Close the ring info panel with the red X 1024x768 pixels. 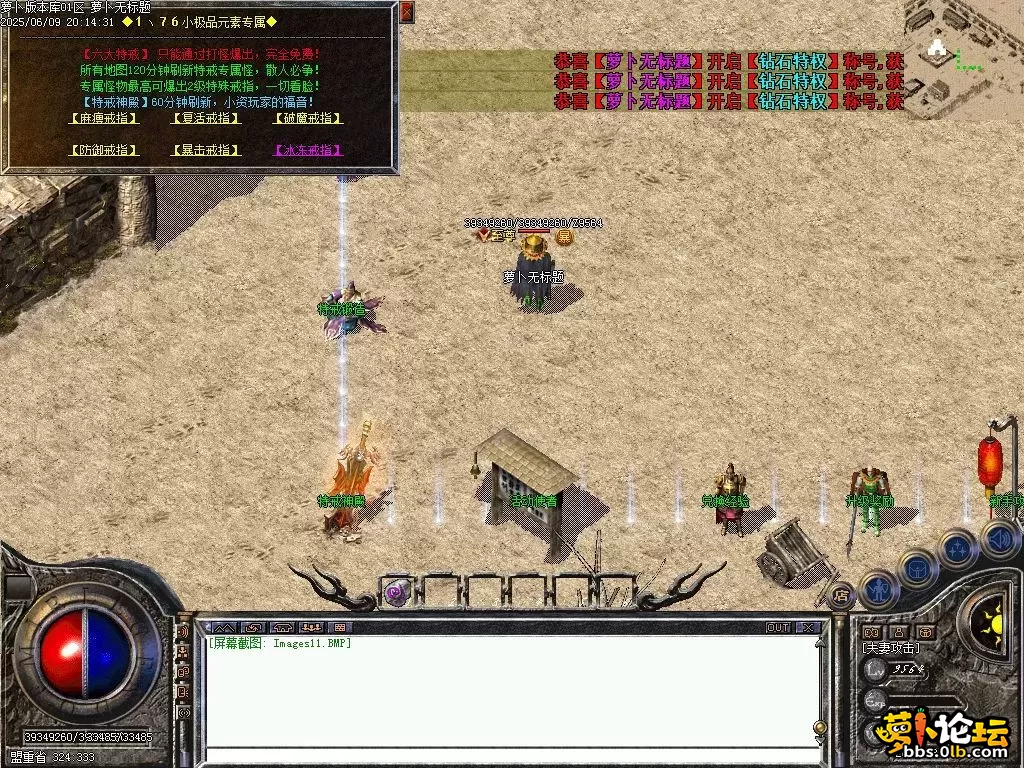(407, 13)
